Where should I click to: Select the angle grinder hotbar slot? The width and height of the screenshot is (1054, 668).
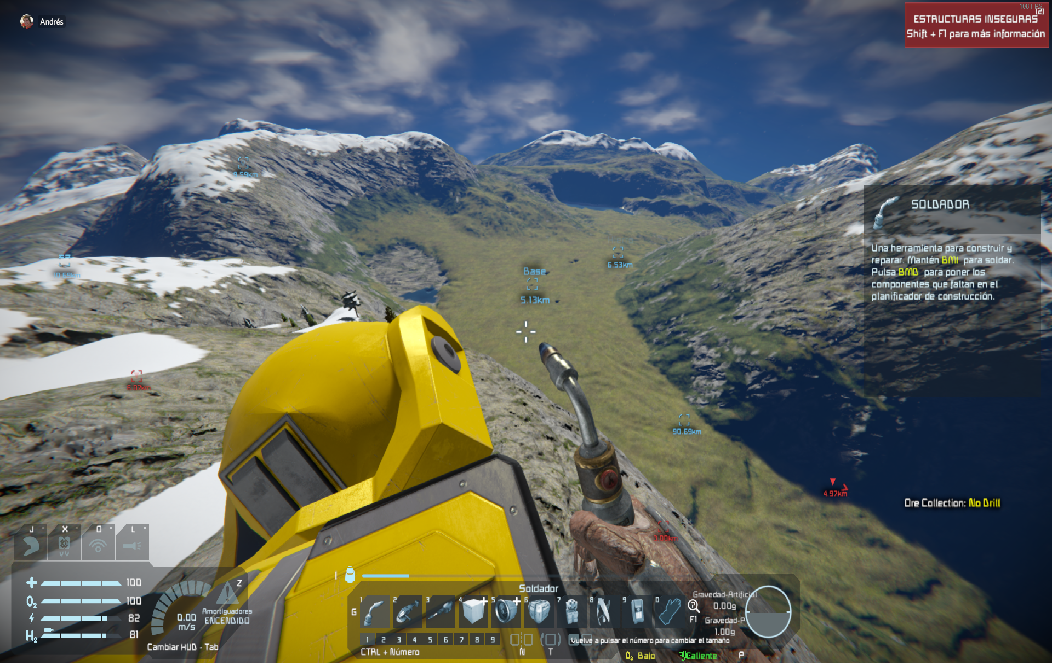(x=407, y=611)
